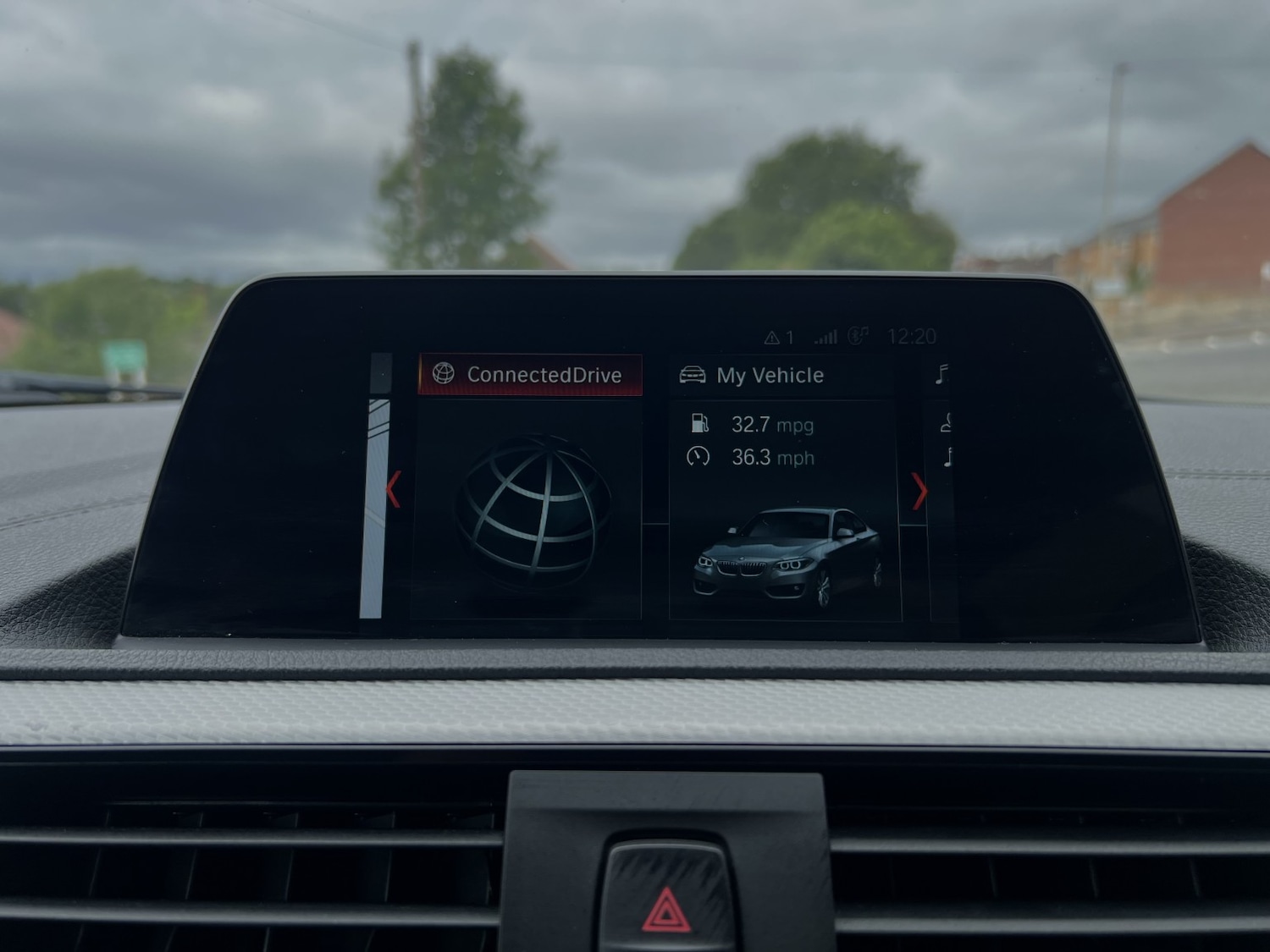
Task: Open the music note media tile
Action: coord(941,374)
